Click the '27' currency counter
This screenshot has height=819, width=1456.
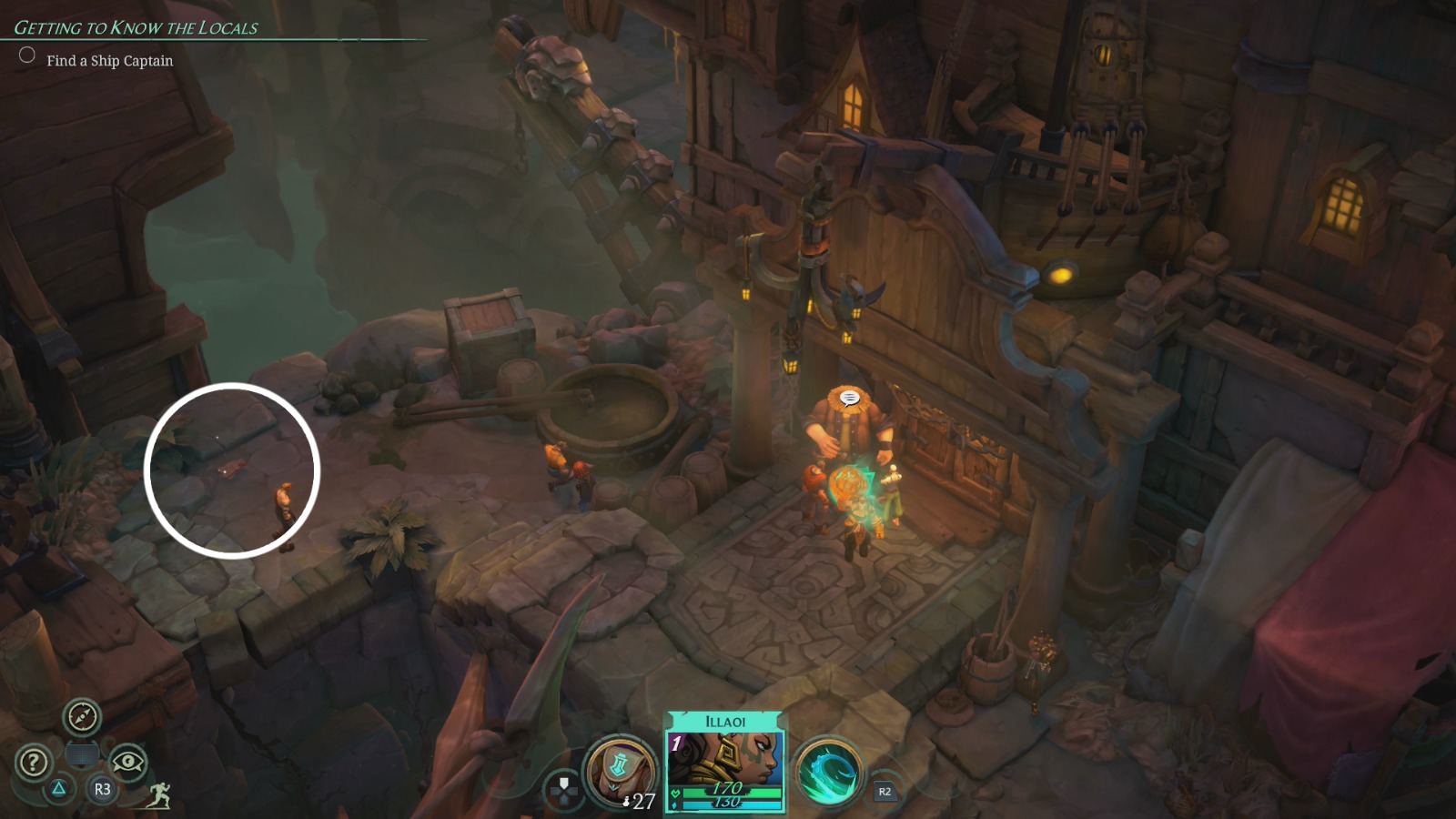click(644, 803)
